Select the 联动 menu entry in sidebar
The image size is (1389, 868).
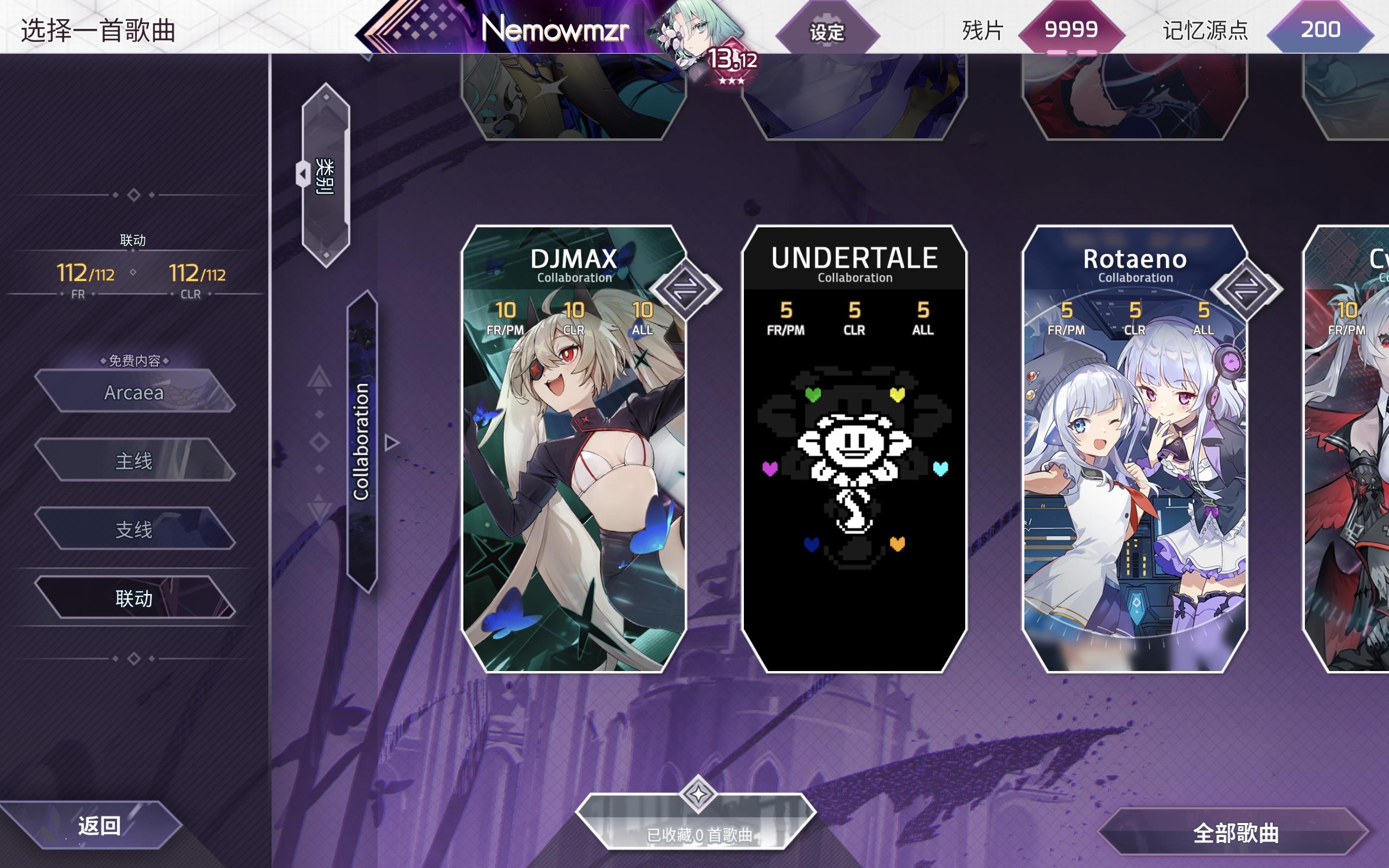pyautogui.click(x=135, y=599)
